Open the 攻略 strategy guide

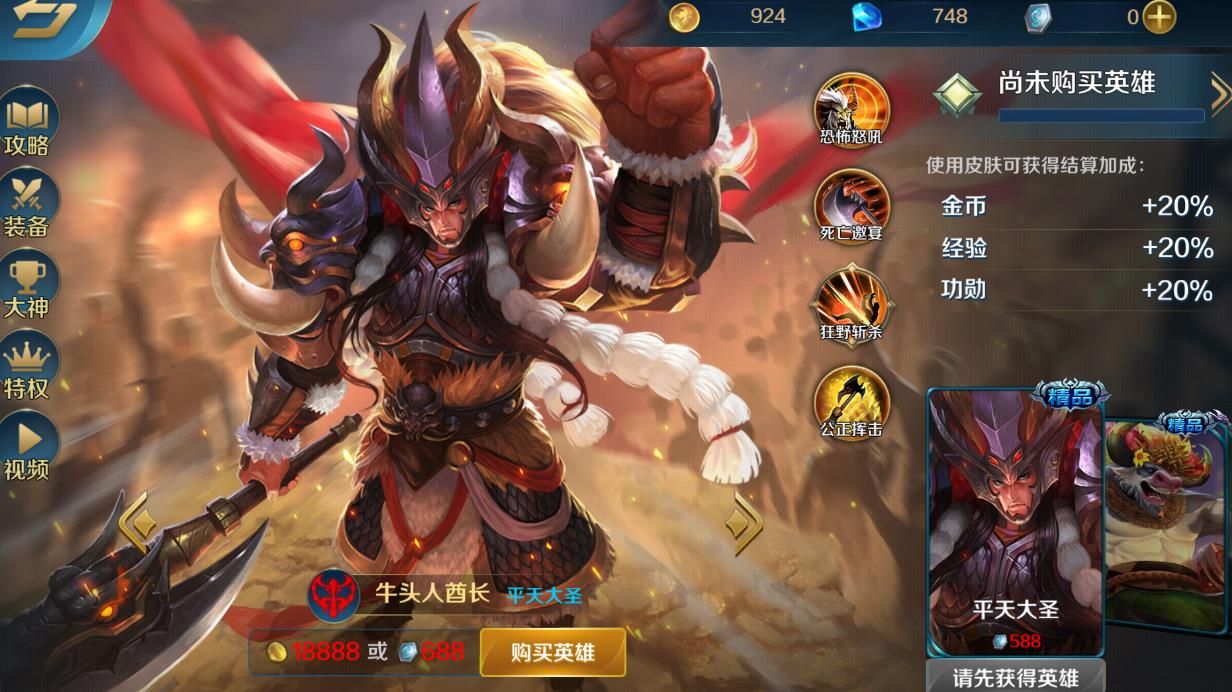[x=27, y=124]
